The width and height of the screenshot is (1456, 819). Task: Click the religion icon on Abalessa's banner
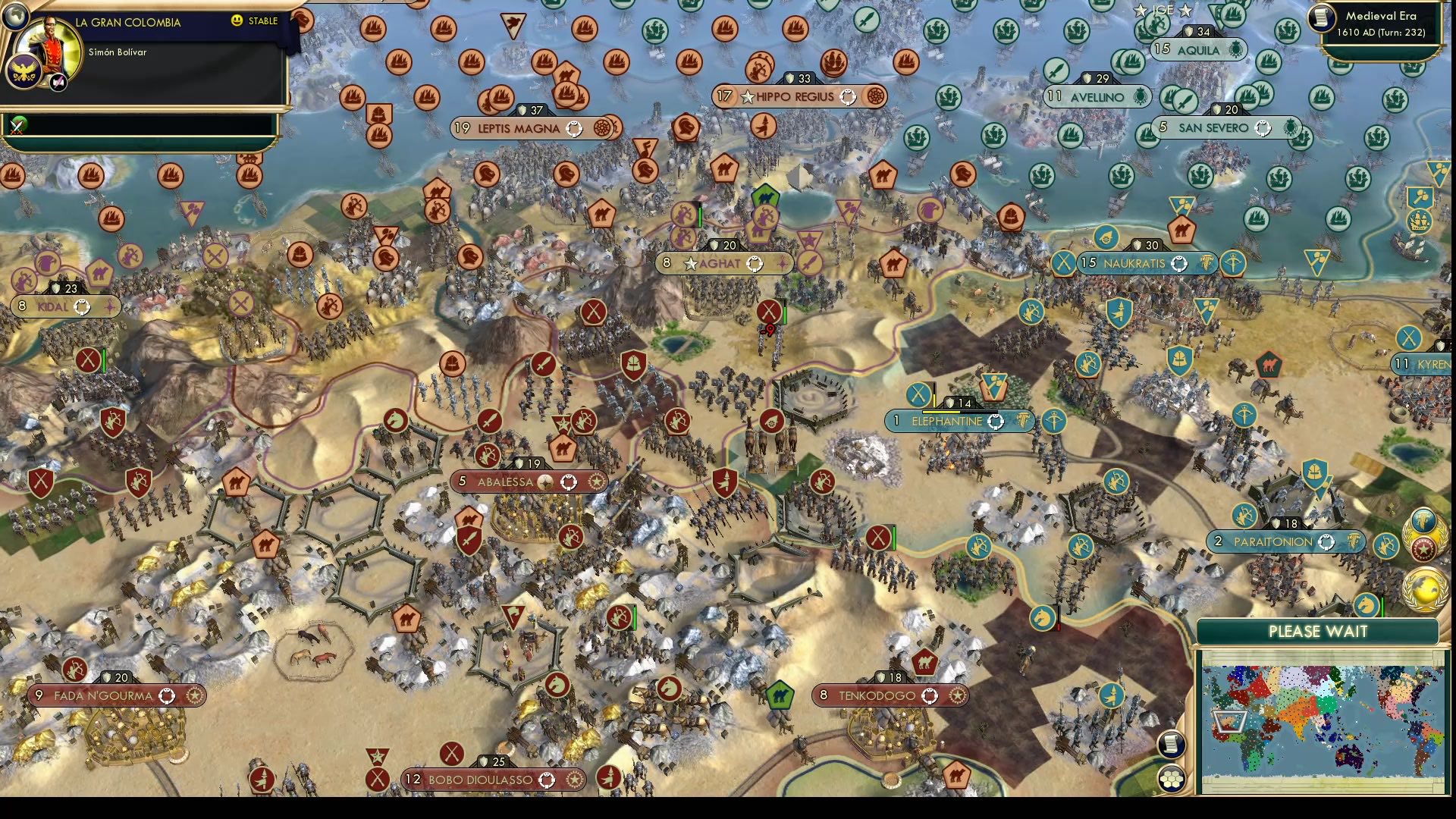[545, 481]
